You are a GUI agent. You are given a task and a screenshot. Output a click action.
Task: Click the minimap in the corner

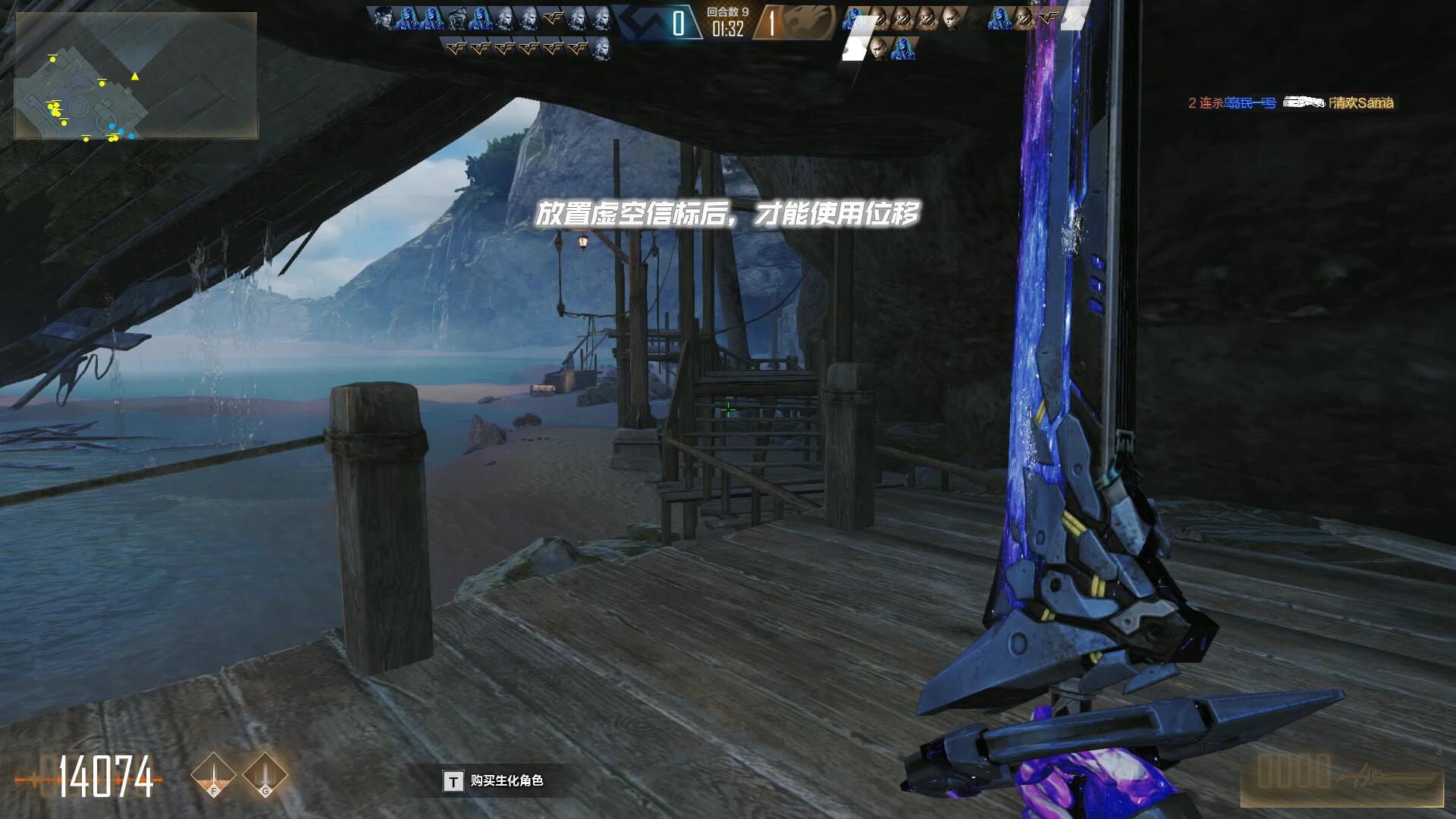pos(136,76)
